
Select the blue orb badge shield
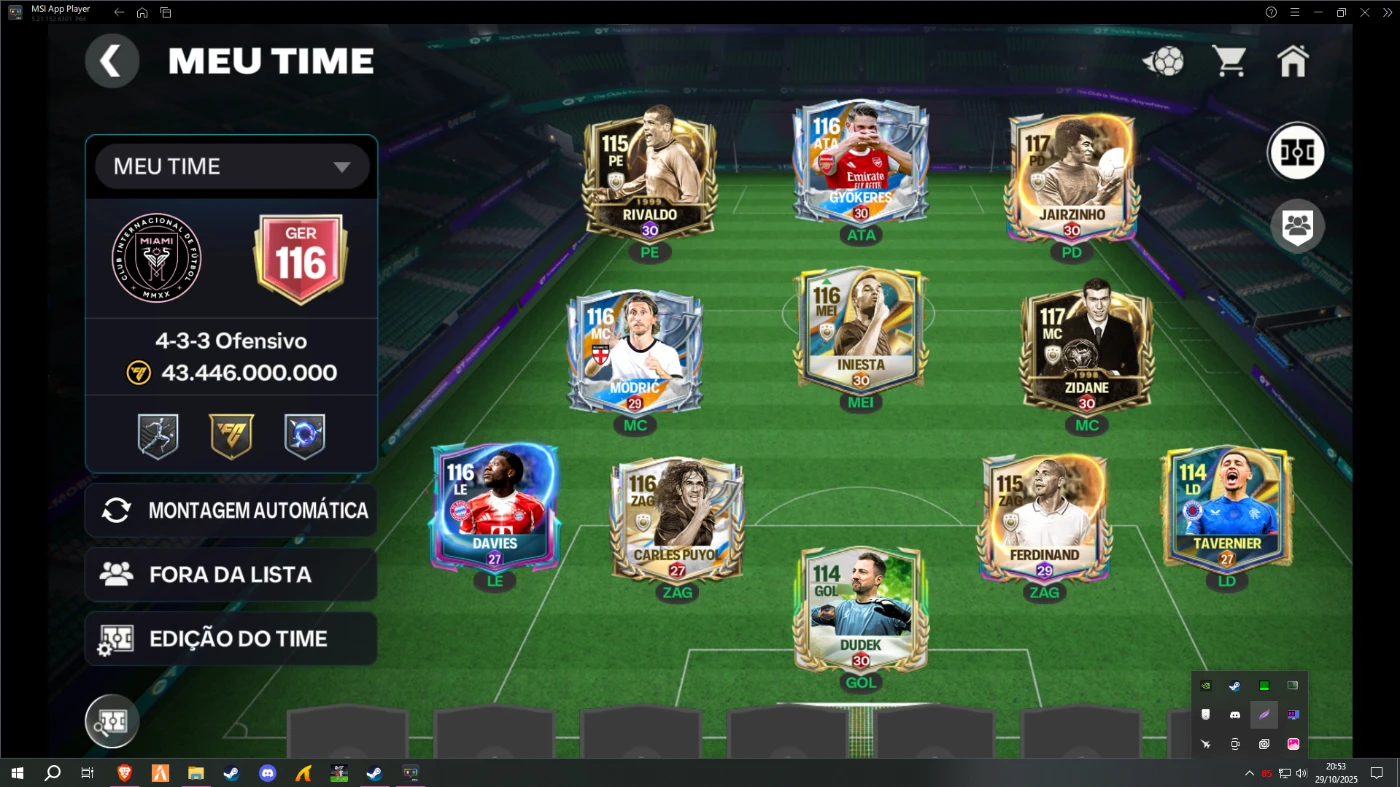pos(305,435)
